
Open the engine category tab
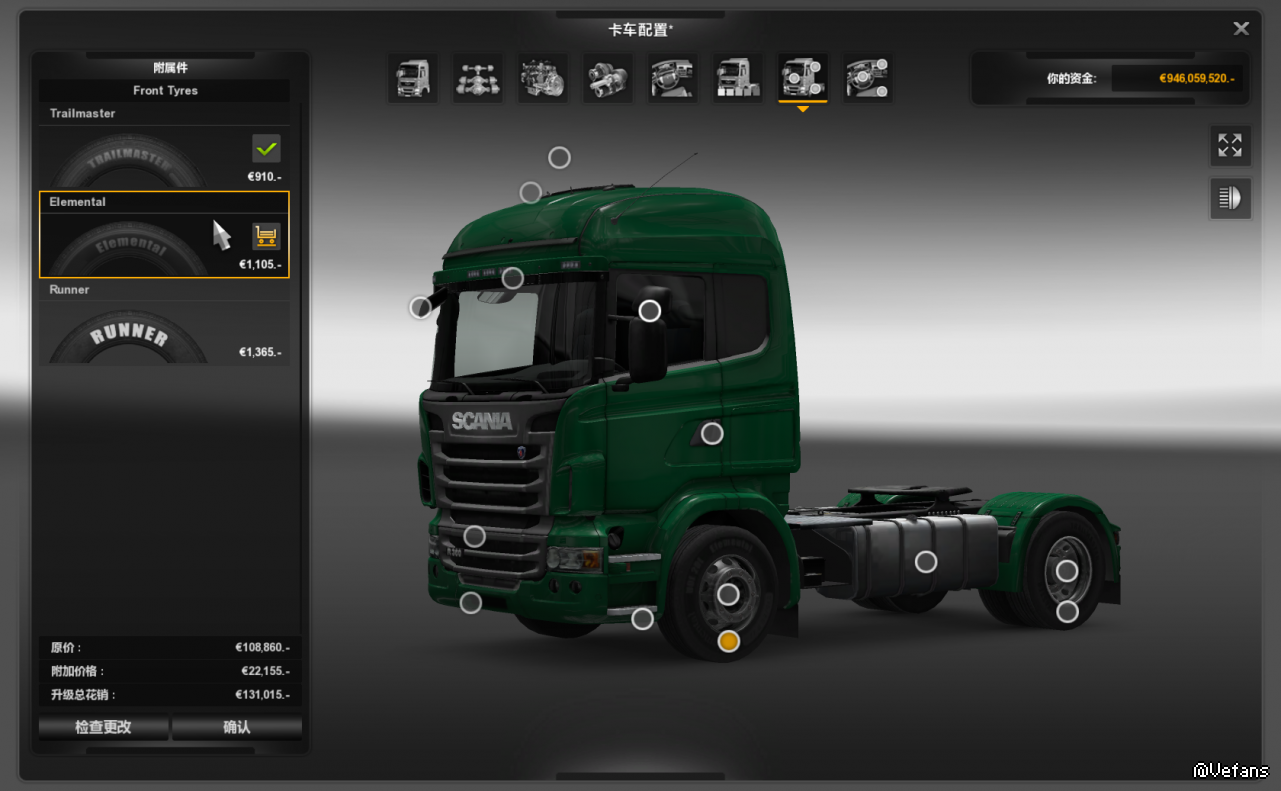543,78
